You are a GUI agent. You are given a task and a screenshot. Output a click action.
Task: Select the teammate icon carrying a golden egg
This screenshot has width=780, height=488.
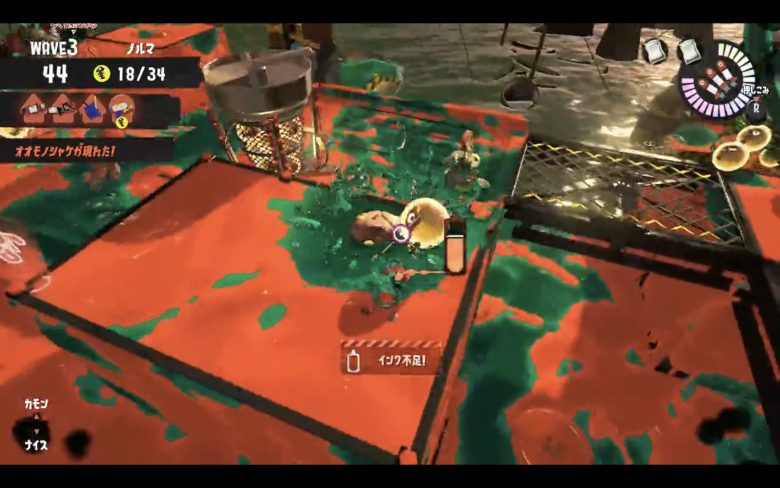click(122, 108)
